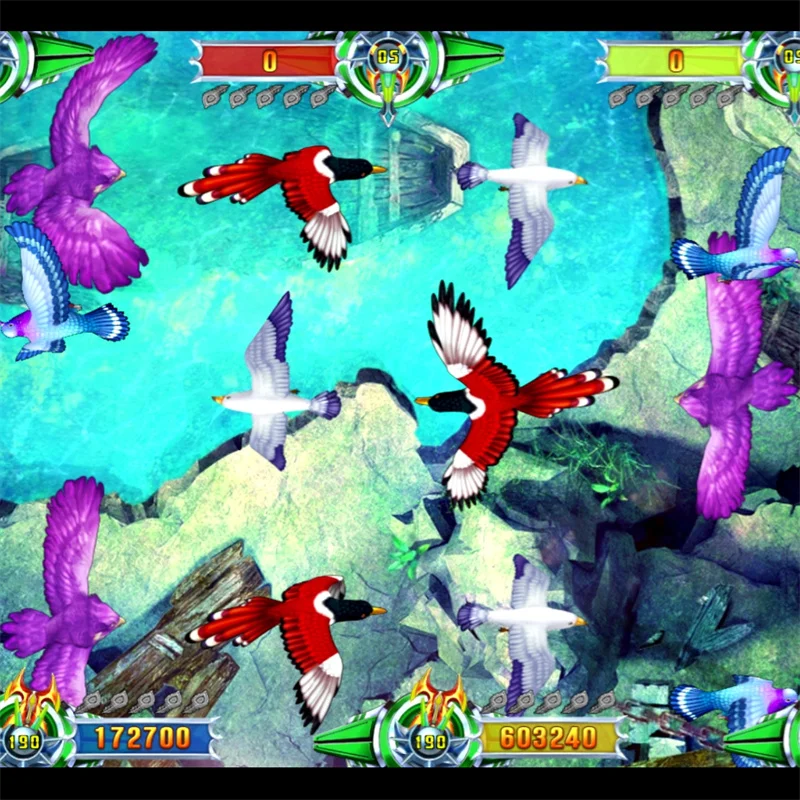Click the 190 cannon beside the 172700 score
Image resolution: width=800 pixels, height=800 pixels.
(28, 737)
